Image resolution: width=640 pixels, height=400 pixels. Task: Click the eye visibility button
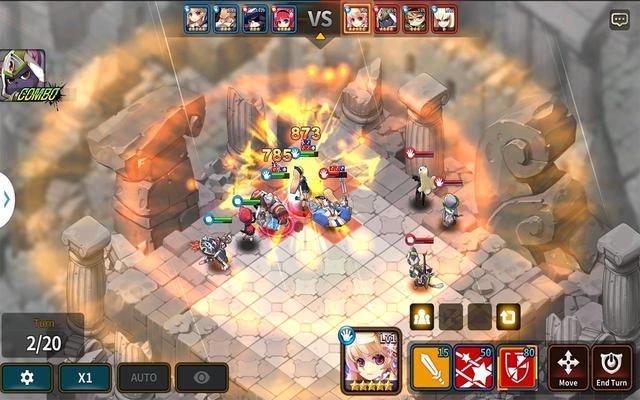[202, 377]
